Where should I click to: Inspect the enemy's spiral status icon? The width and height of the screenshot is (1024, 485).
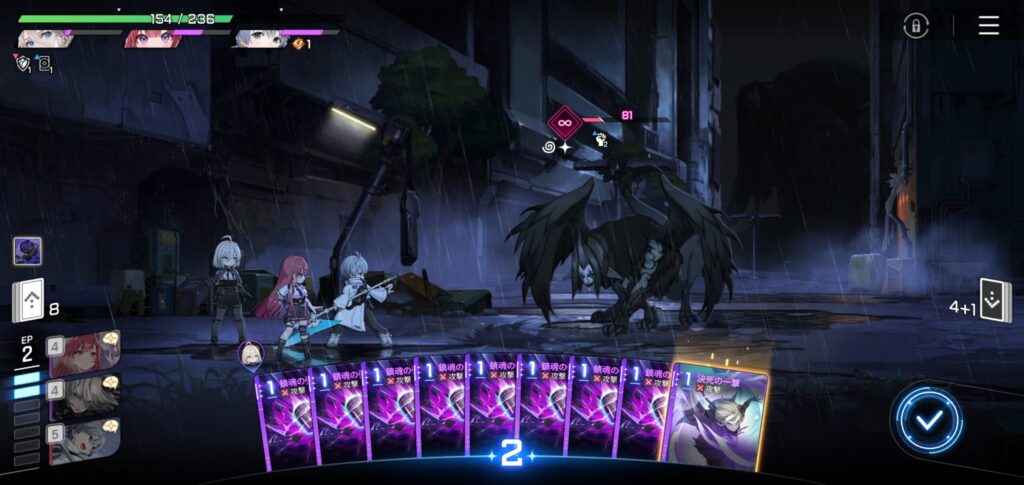coord(548,147)
